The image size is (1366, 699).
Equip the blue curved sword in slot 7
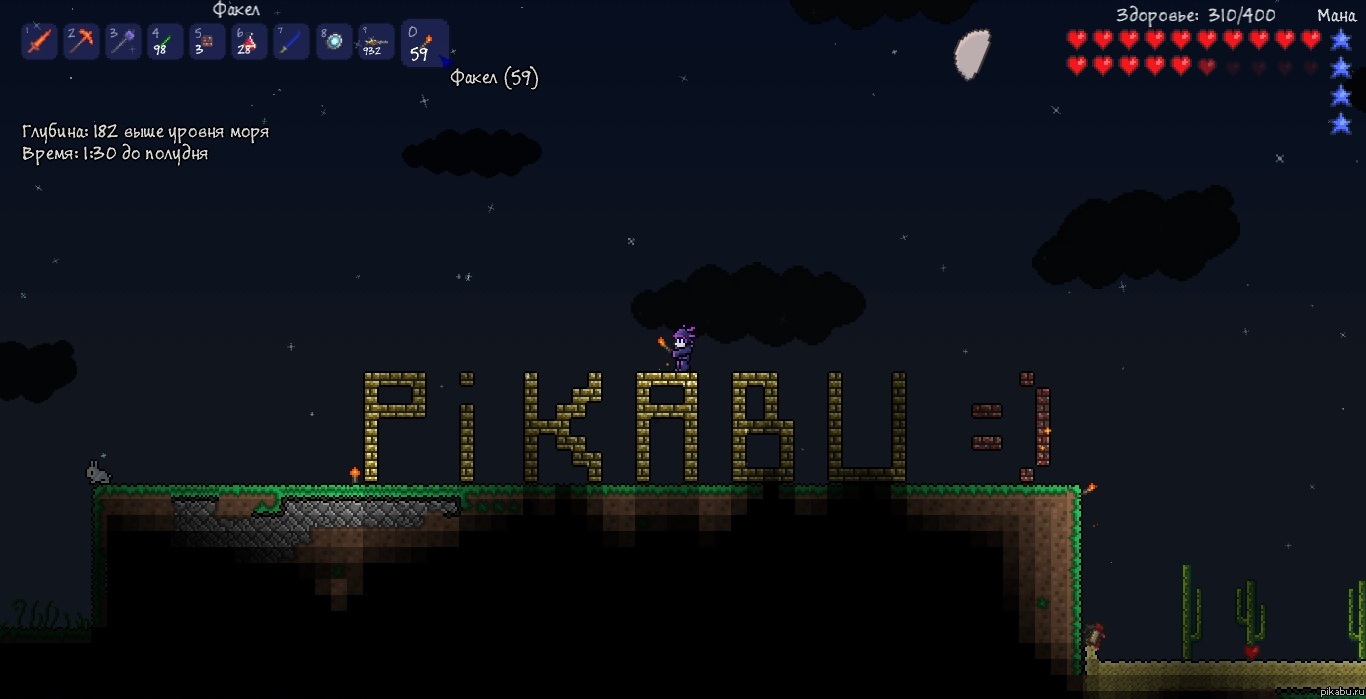pyautogui.click(x=291, y=42)
